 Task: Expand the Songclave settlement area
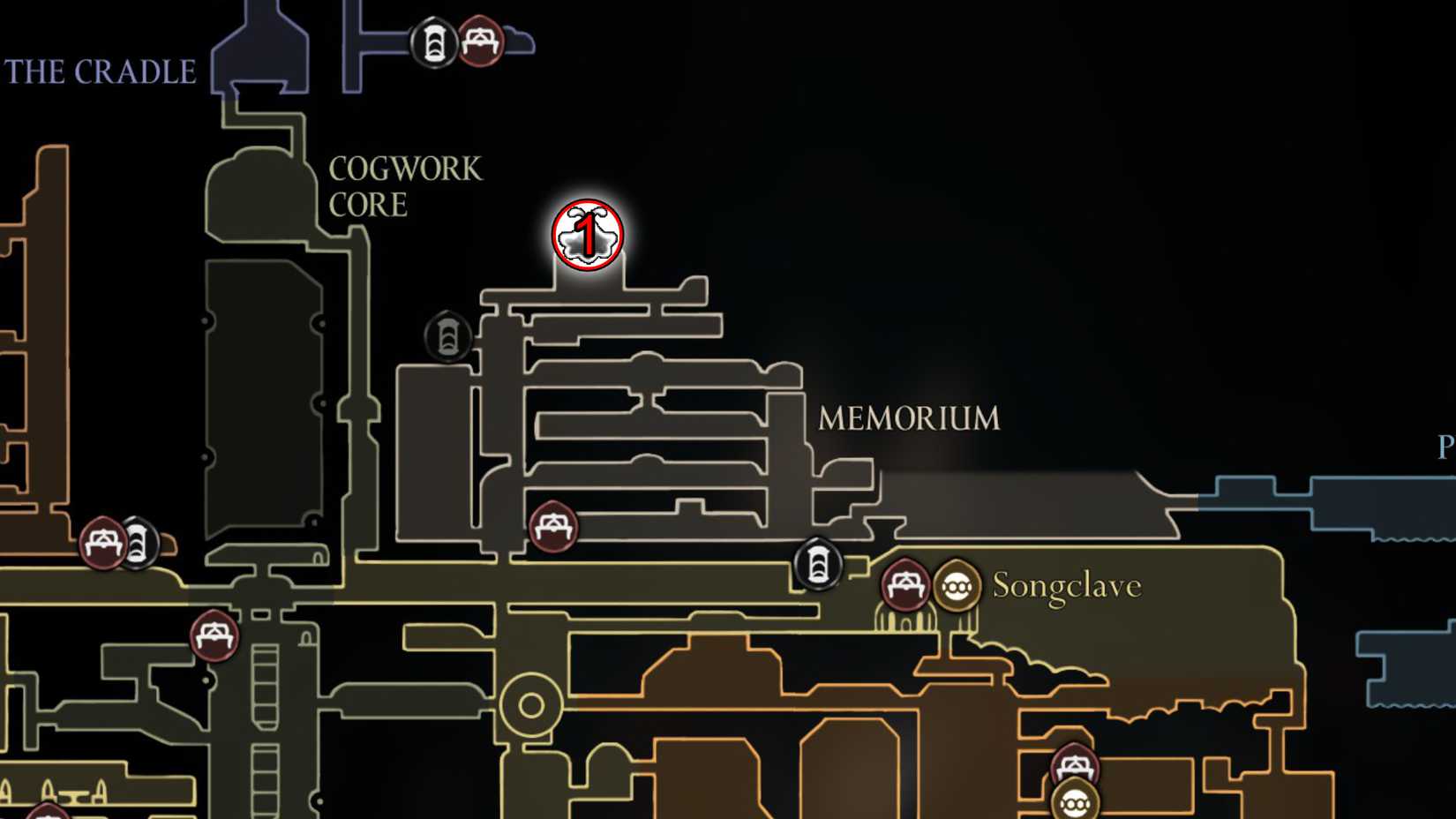click(x=1068, y=584)
